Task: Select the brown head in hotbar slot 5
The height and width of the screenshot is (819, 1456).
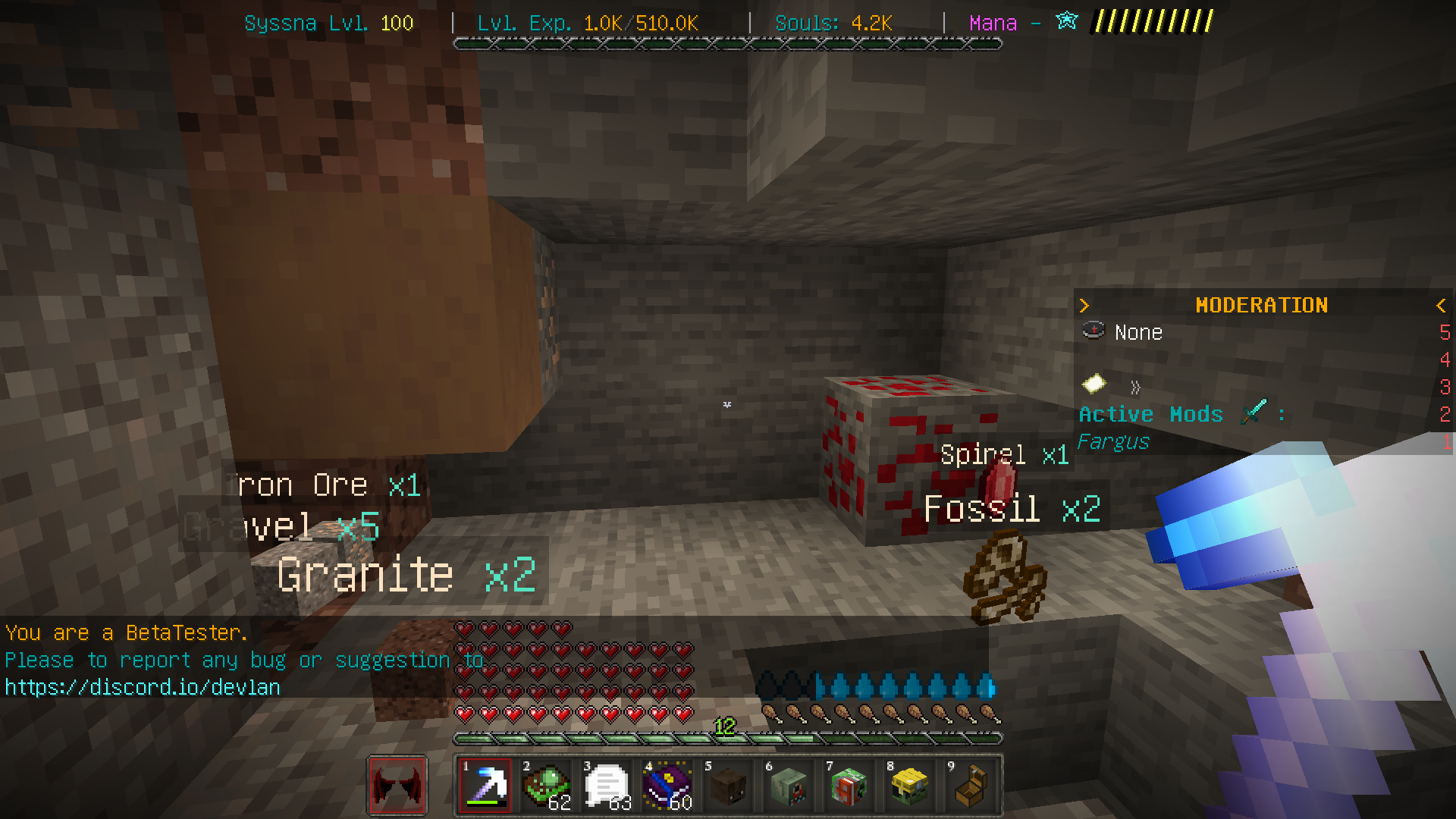Action: [726, 785]
